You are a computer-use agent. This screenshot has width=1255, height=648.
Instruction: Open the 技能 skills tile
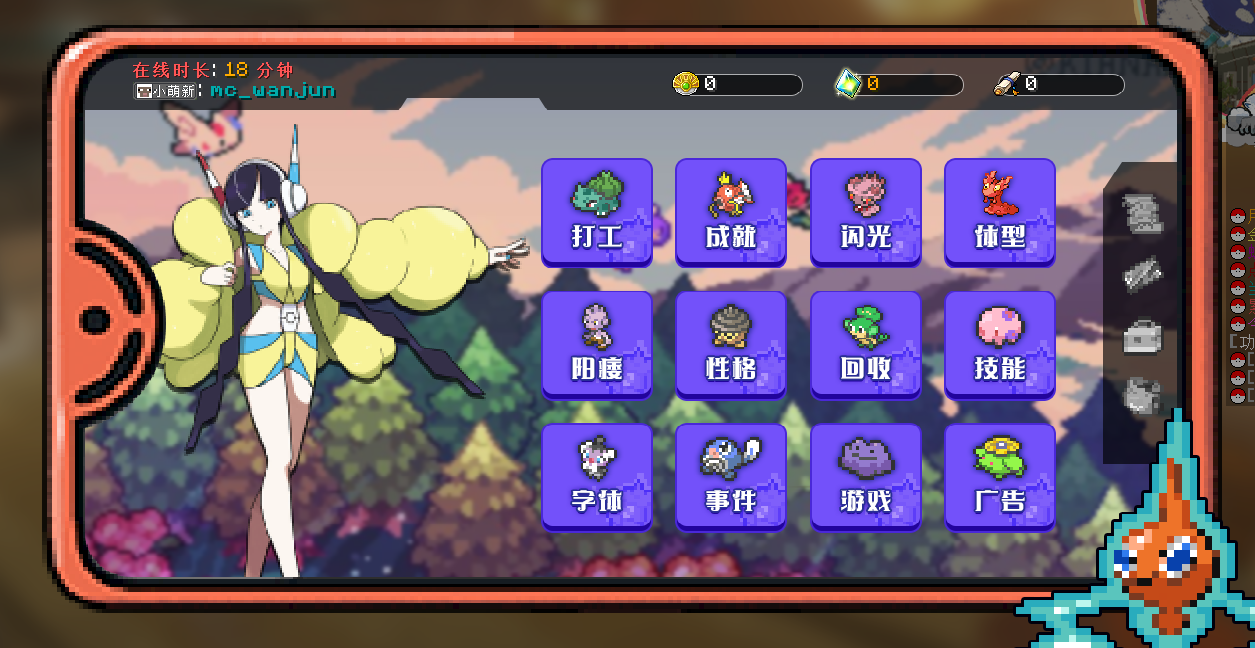(x=999, y=345)
